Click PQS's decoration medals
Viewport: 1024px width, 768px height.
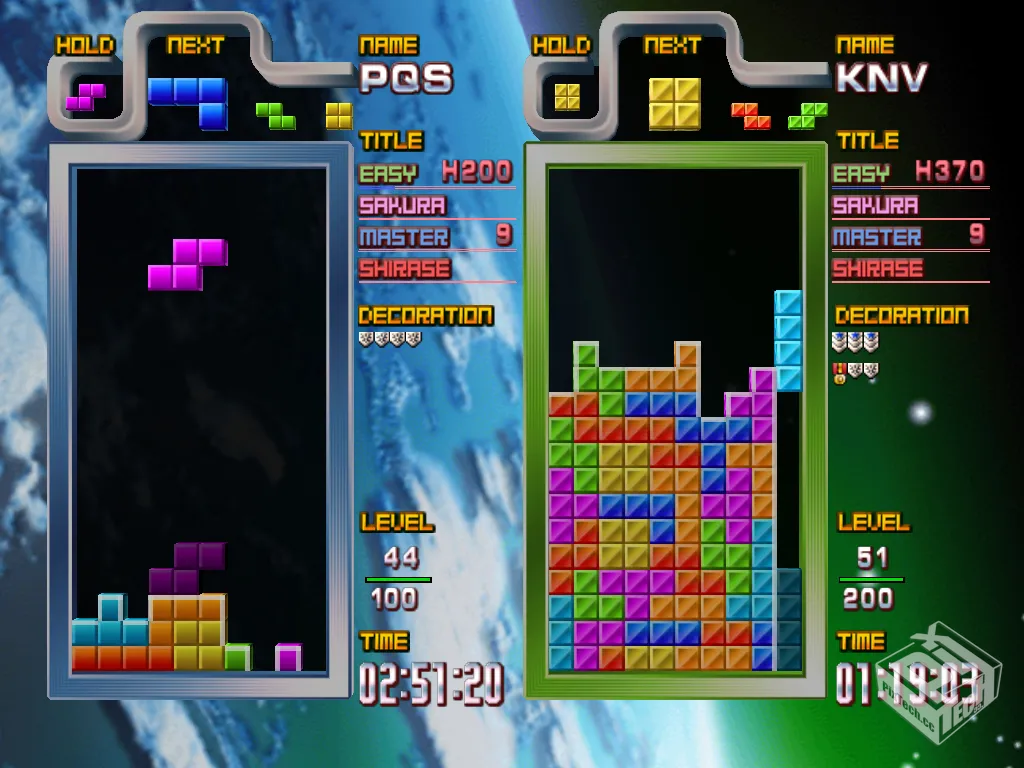[x=390, y=339]
